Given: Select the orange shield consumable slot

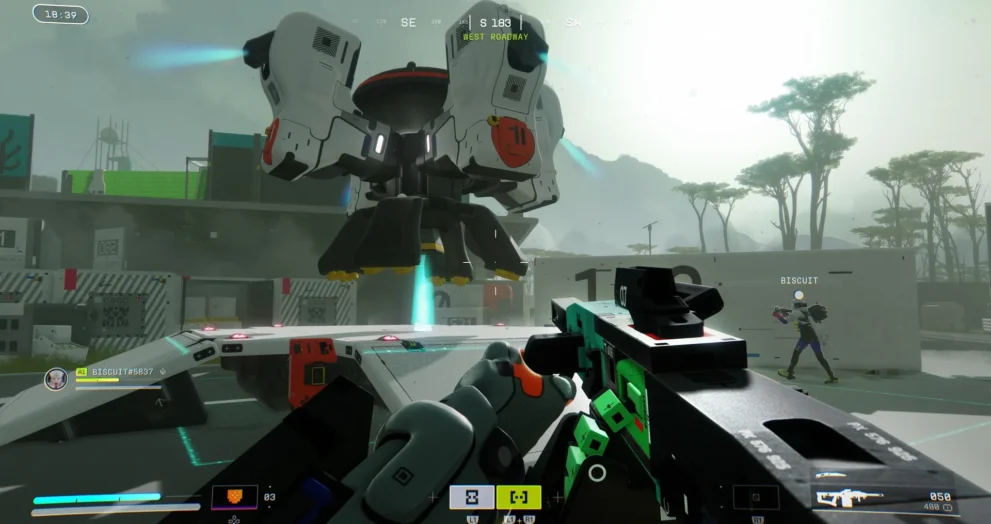Looking at the screenshot, I should (x=234, y=497).
